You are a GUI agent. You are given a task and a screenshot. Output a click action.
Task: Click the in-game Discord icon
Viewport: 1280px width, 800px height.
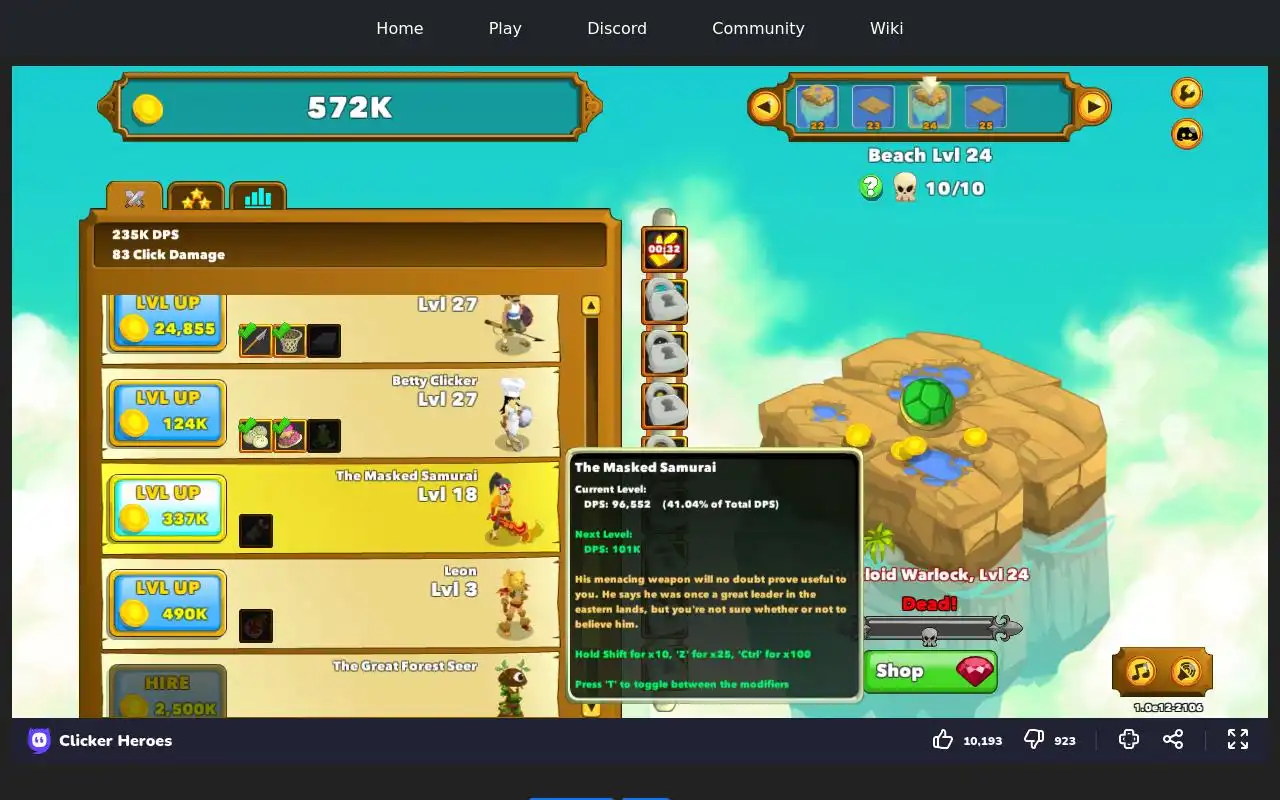pyautogui.click(x=1186, y=133)
